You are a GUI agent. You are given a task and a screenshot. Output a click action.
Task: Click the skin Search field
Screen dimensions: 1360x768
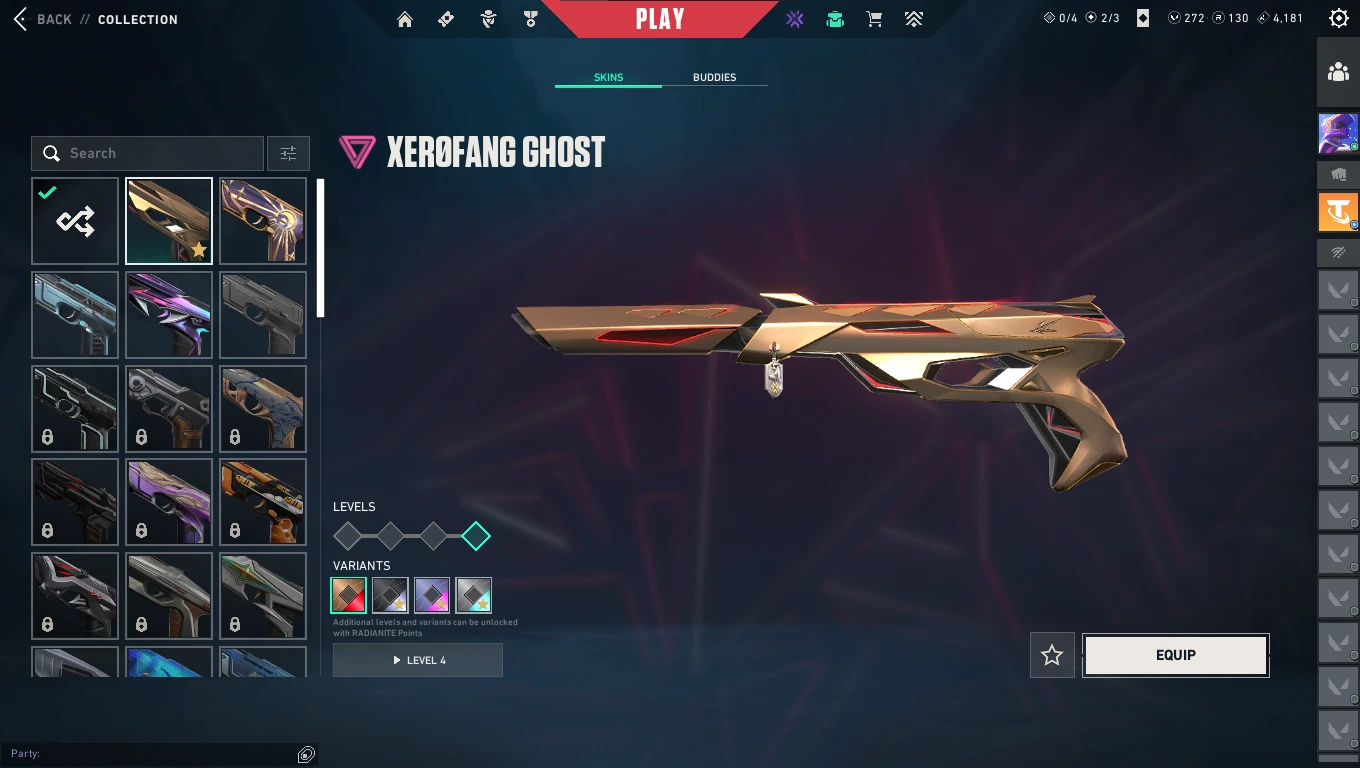click(148, 153)
